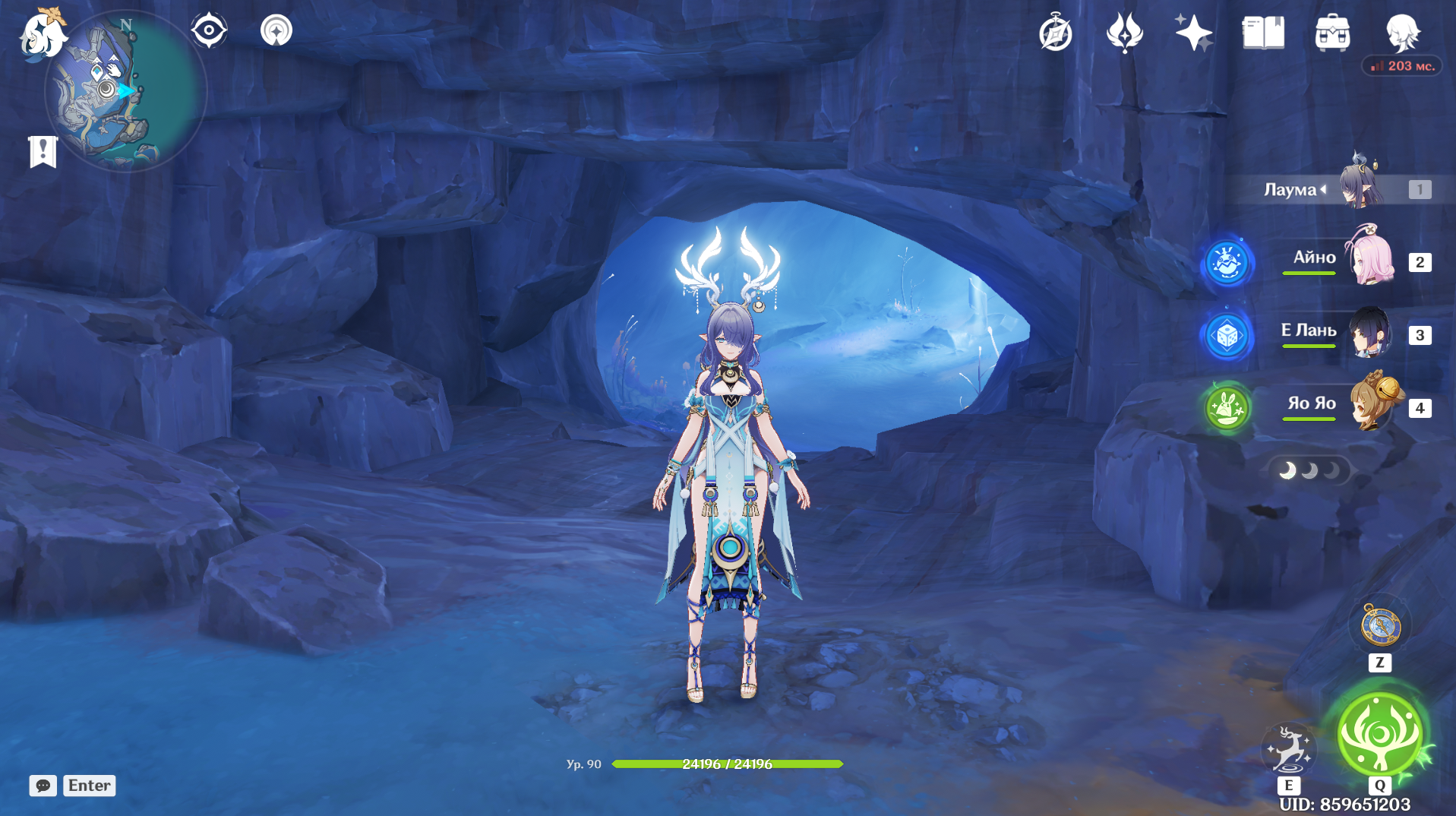Open the chat speech bubble
The height and width of the screenshot is (816, 1456).
pos(43,785)
